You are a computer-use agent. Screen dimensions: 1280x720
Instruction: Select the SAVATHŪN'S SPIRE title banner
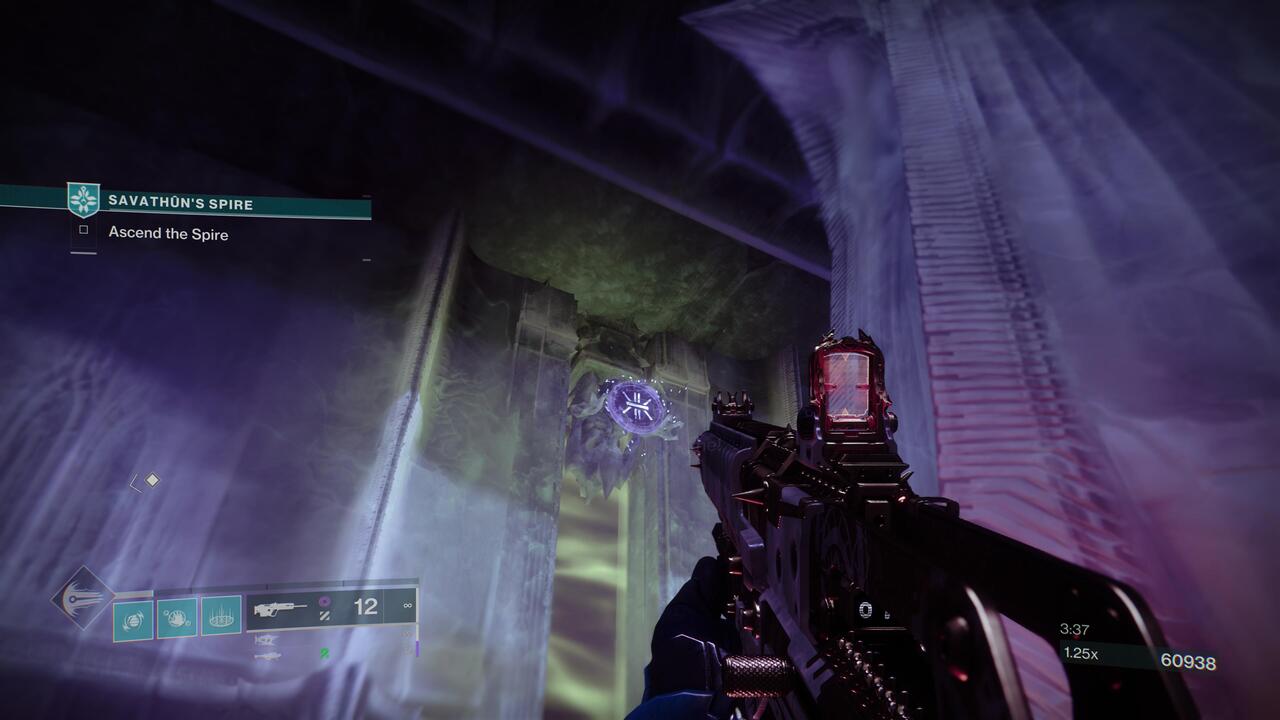[180, 200]
